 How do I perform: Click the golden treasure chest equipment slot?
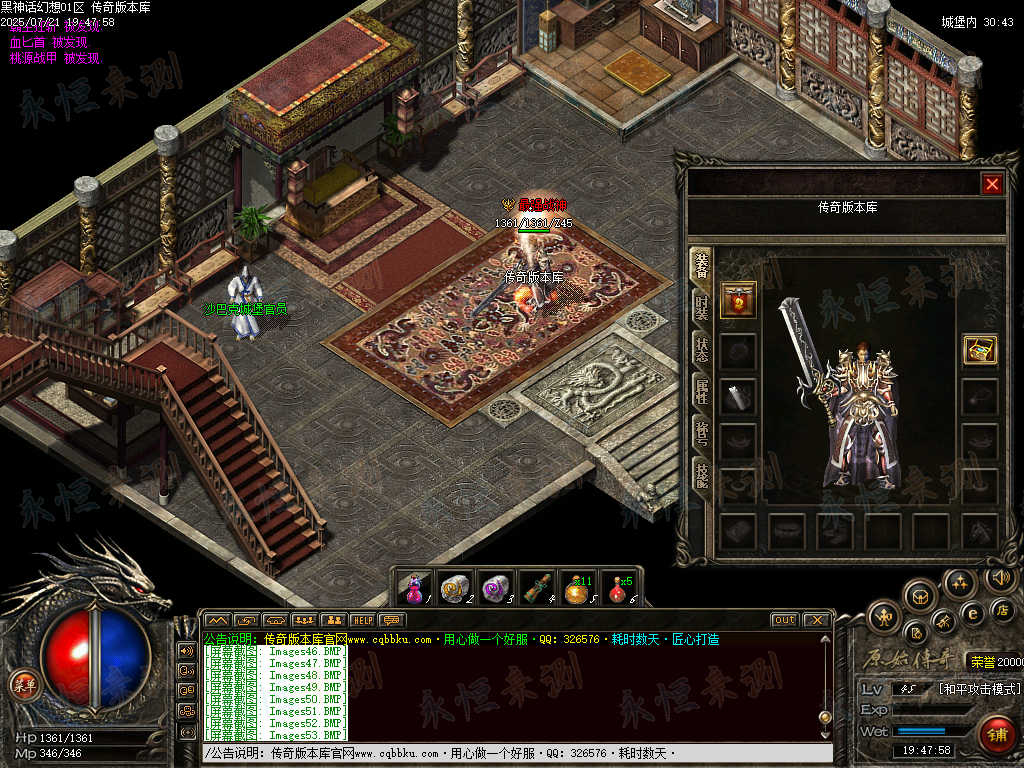tap(979, 349)
